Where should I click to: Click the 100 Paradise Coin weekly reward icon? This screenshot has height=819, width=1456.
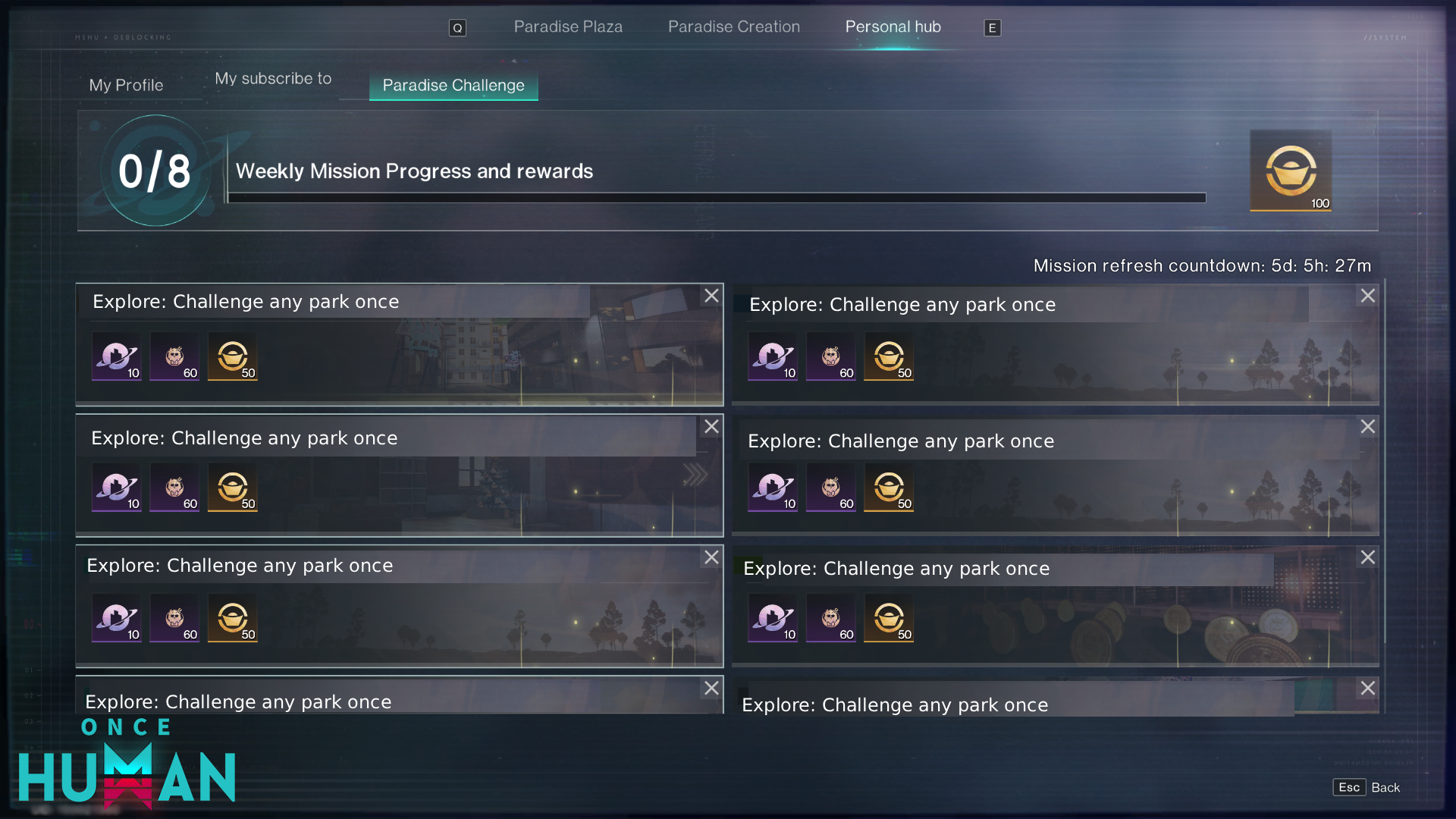[x=1291, y=171]
